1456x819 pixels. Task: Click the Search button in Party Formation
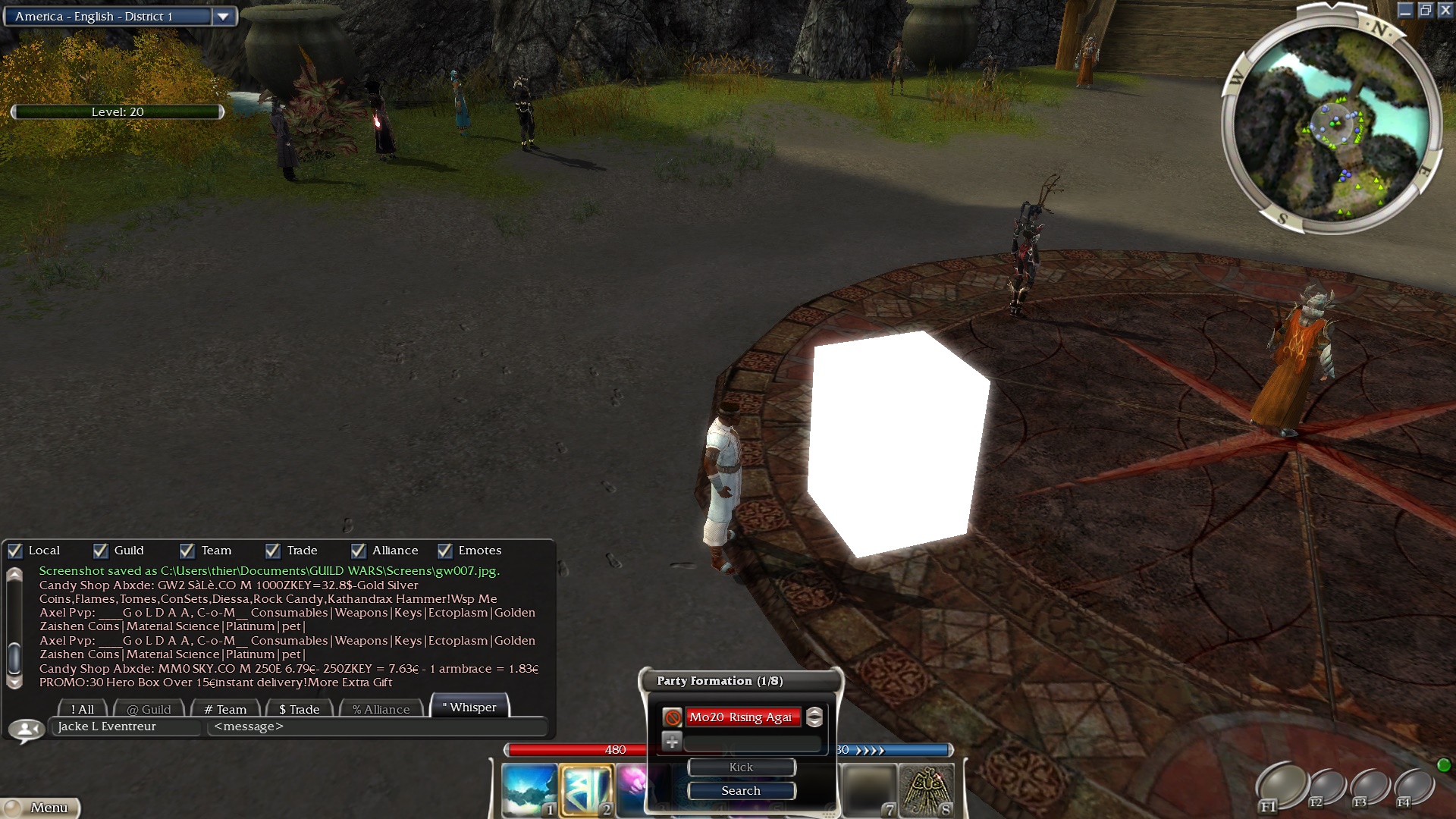point(741,790)
